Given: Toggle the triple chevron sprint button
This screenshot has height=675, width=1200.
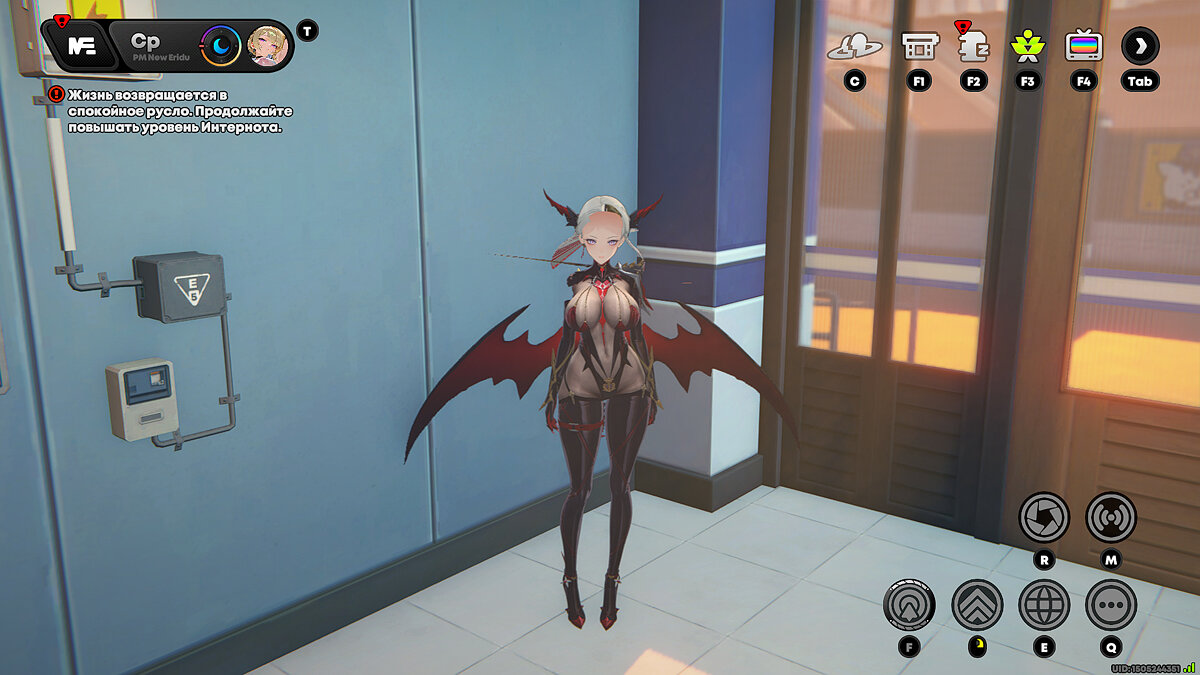Looking at the screenshot, I should click(x=977, y=604).
